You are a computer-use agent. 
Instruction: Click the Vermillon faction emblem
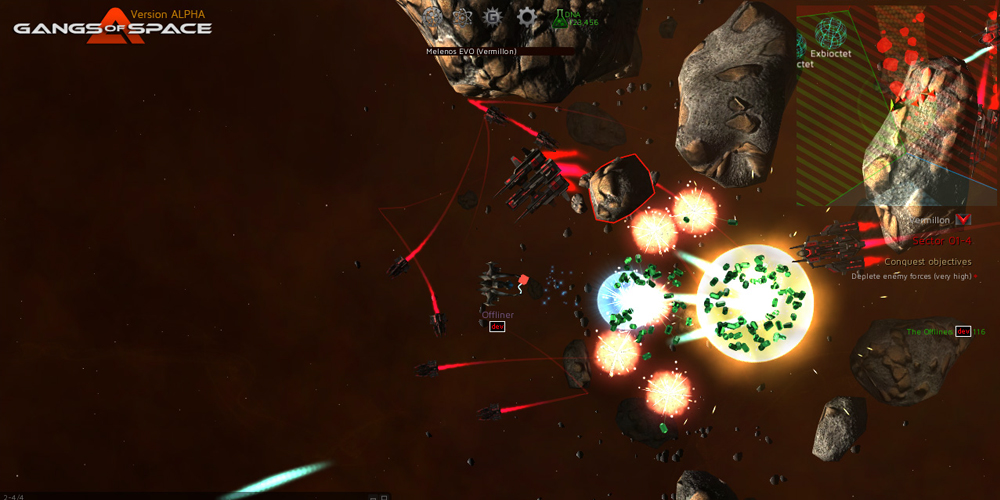[963, 219]
